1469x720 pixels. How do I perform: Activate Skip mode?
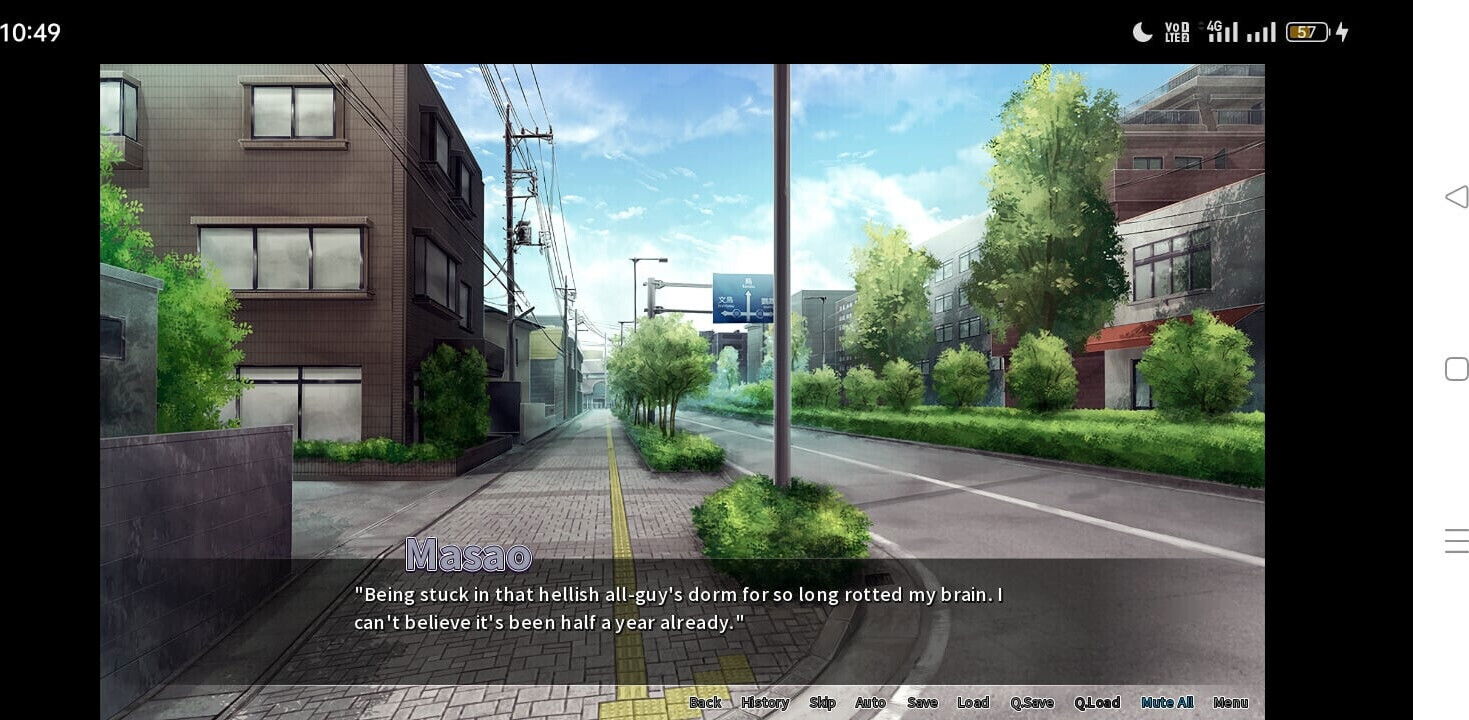tap(822, 703)
